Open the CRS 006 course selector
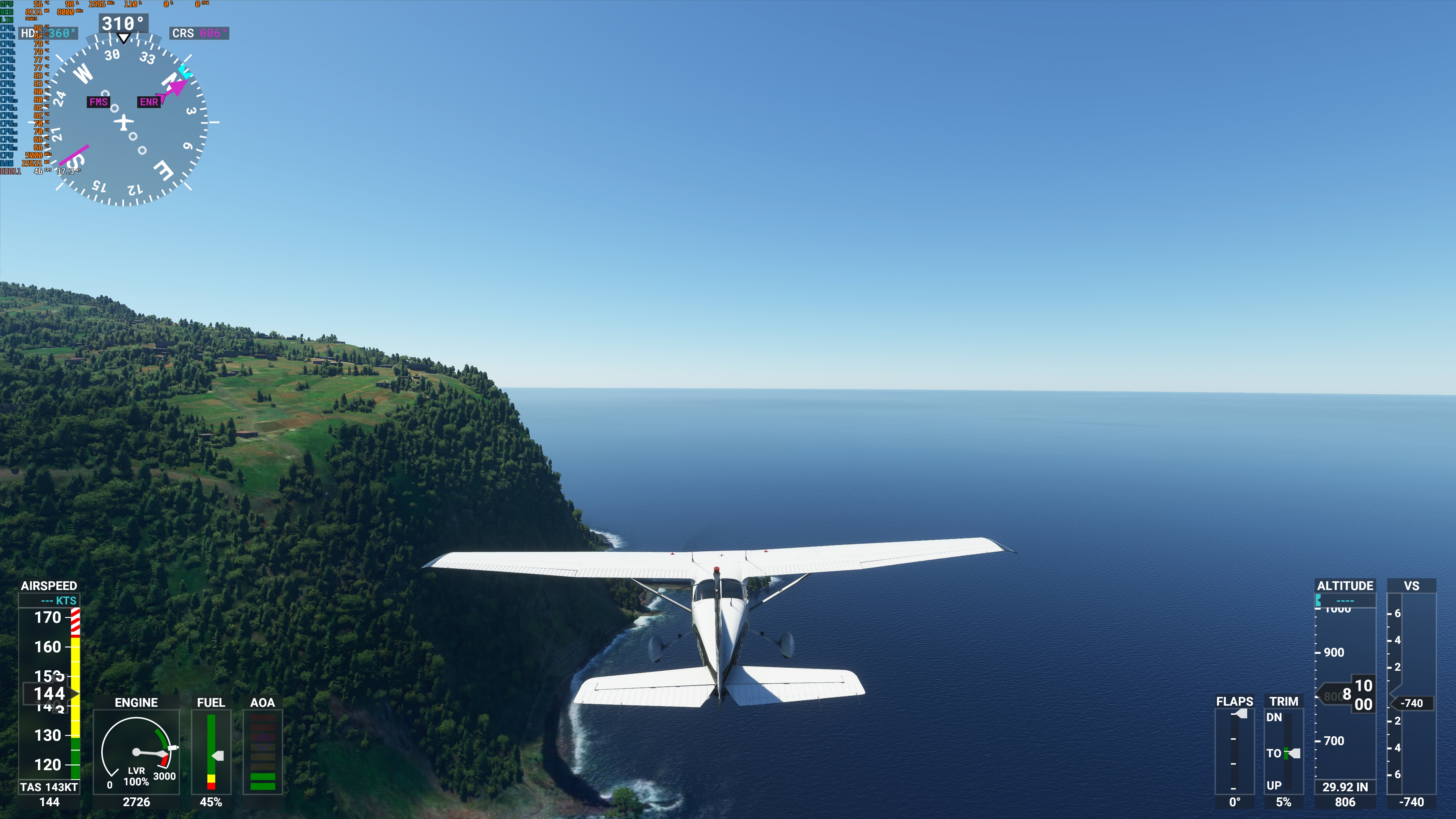Screen dimensions: 1456x819 (199, 33)
